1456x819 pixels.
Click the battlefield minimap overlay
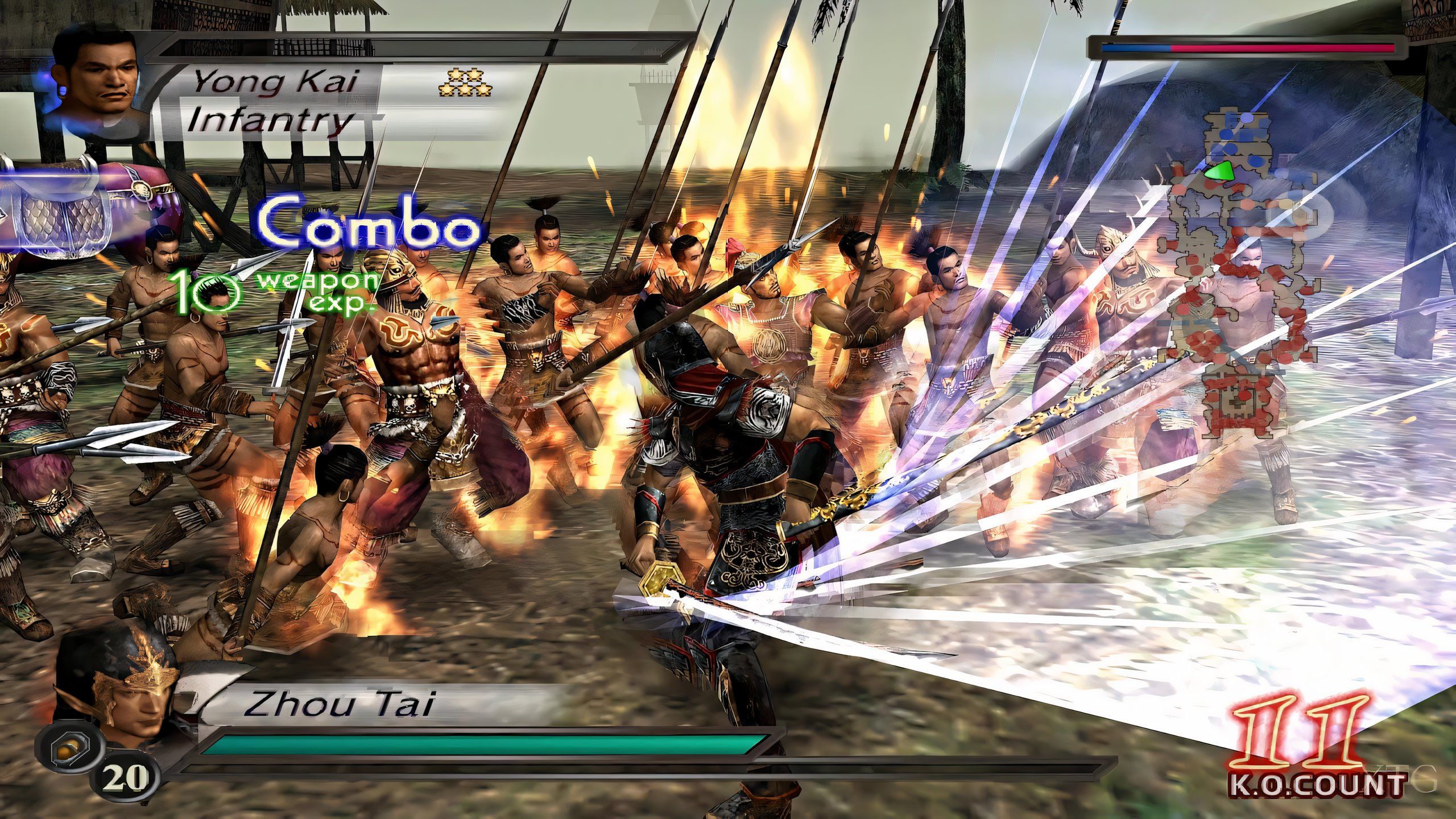1240,279
